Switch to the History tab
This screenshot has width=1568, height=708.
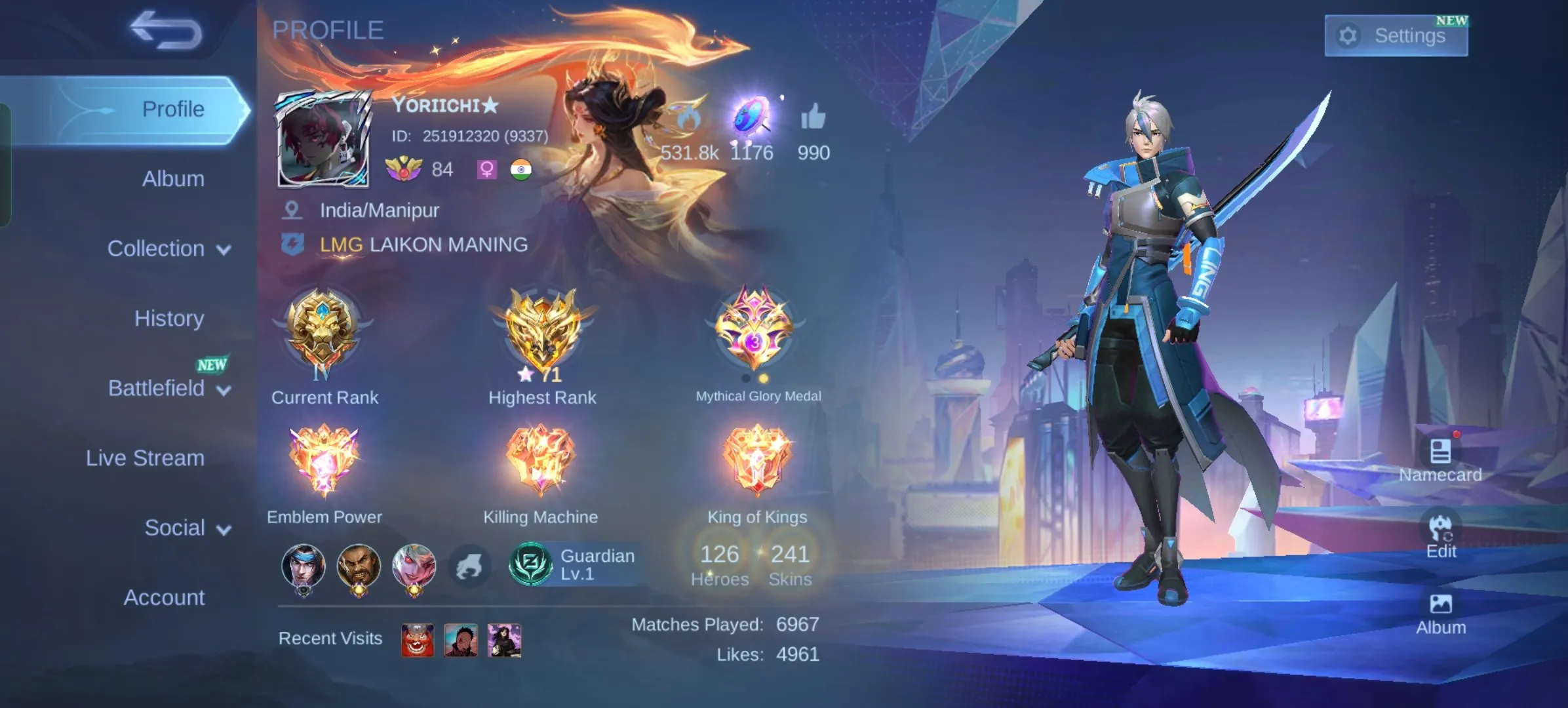coord(169,319)
